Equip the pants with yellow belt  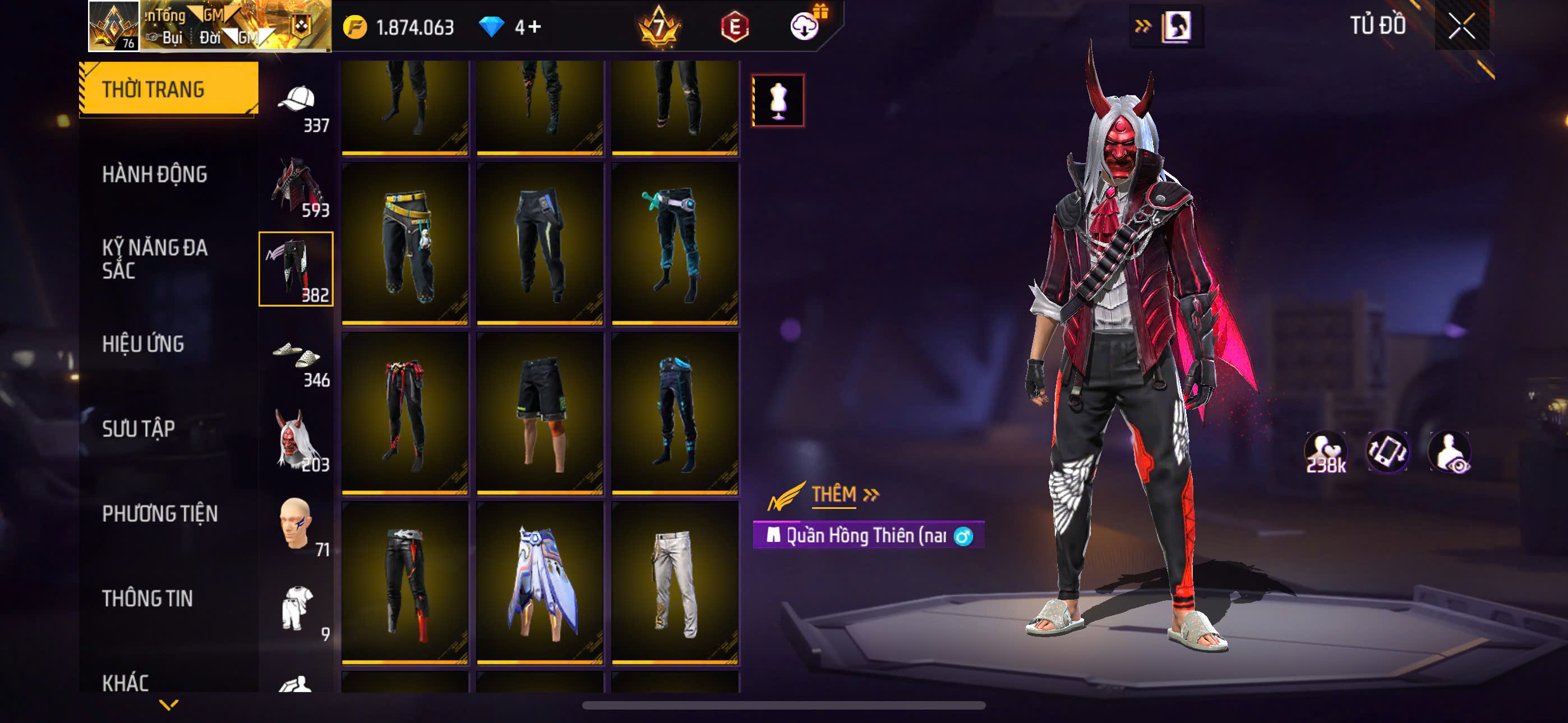pos(405,243)
